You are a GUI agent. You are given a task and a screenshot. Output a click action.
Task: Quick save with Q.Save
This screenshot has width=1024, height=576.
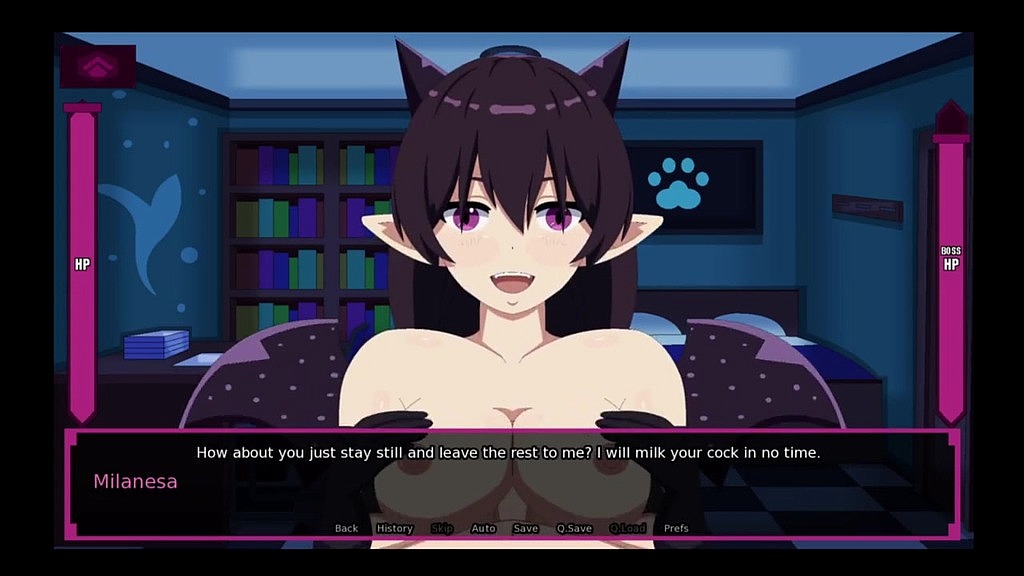[x=574, y=528]
